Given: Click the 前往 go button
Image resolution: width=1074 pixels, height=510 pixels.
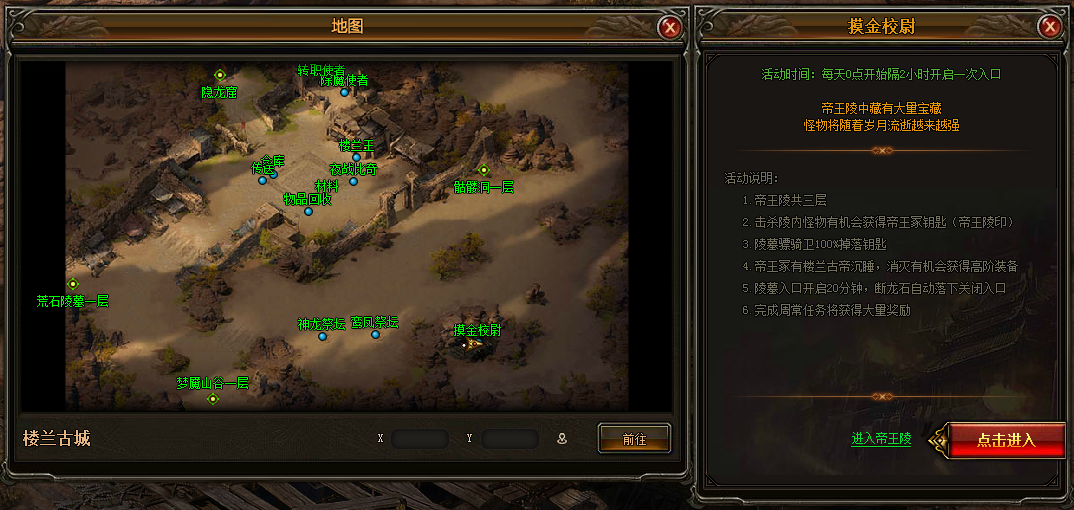Looking at the screenshot, I should pyautogui.click(x=634, y=438).
